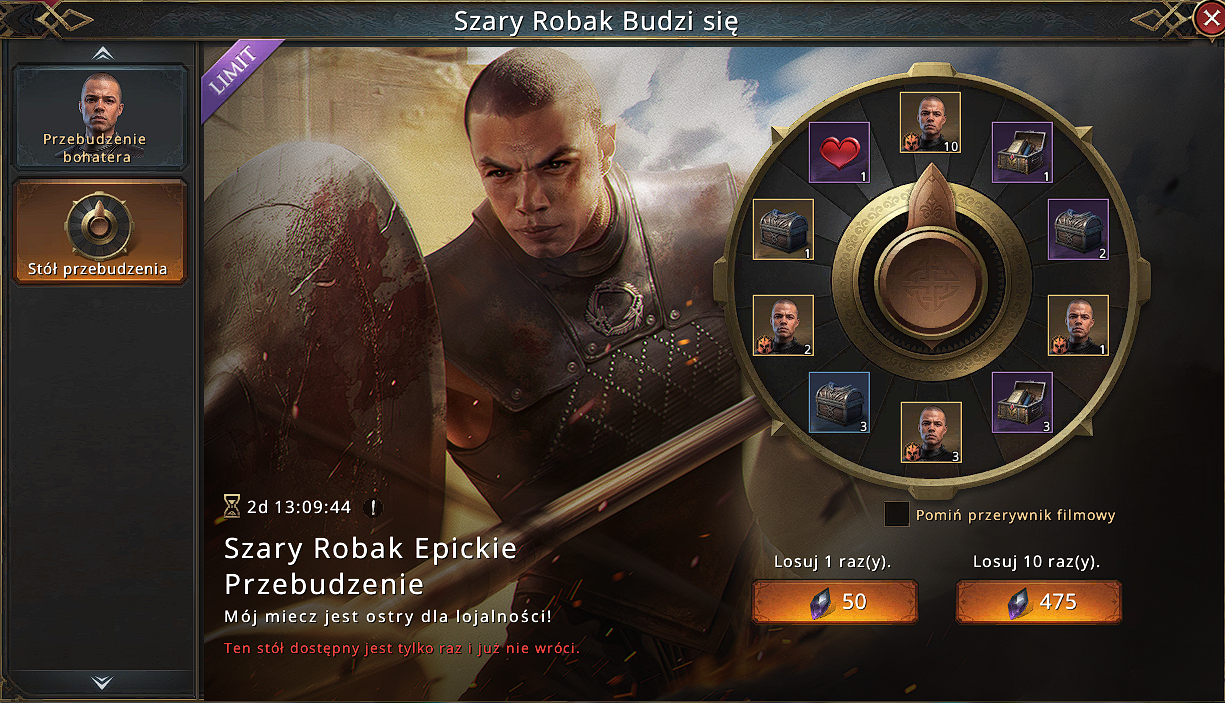Select the purple chest reward with quantity 2

(1077, 230)
